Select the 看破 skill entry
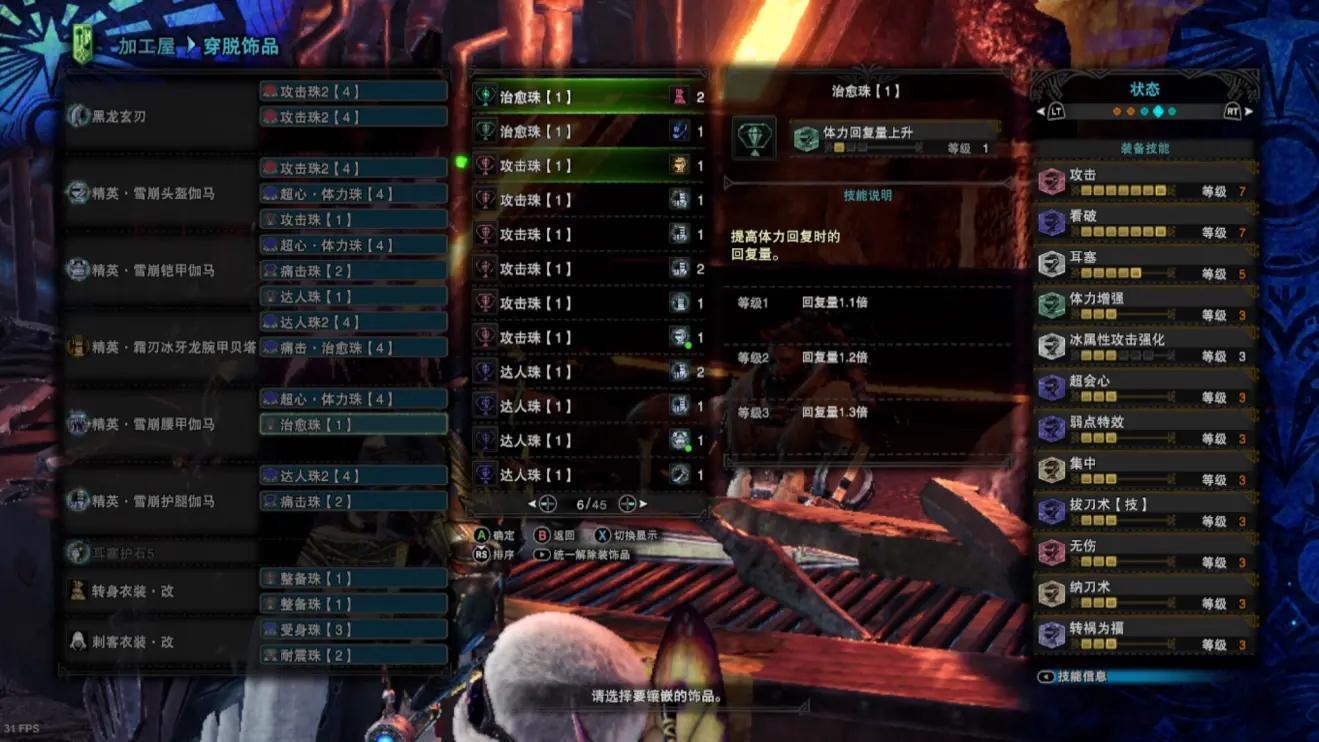This screenshot has width=1319, height=742. point(1145,223)
